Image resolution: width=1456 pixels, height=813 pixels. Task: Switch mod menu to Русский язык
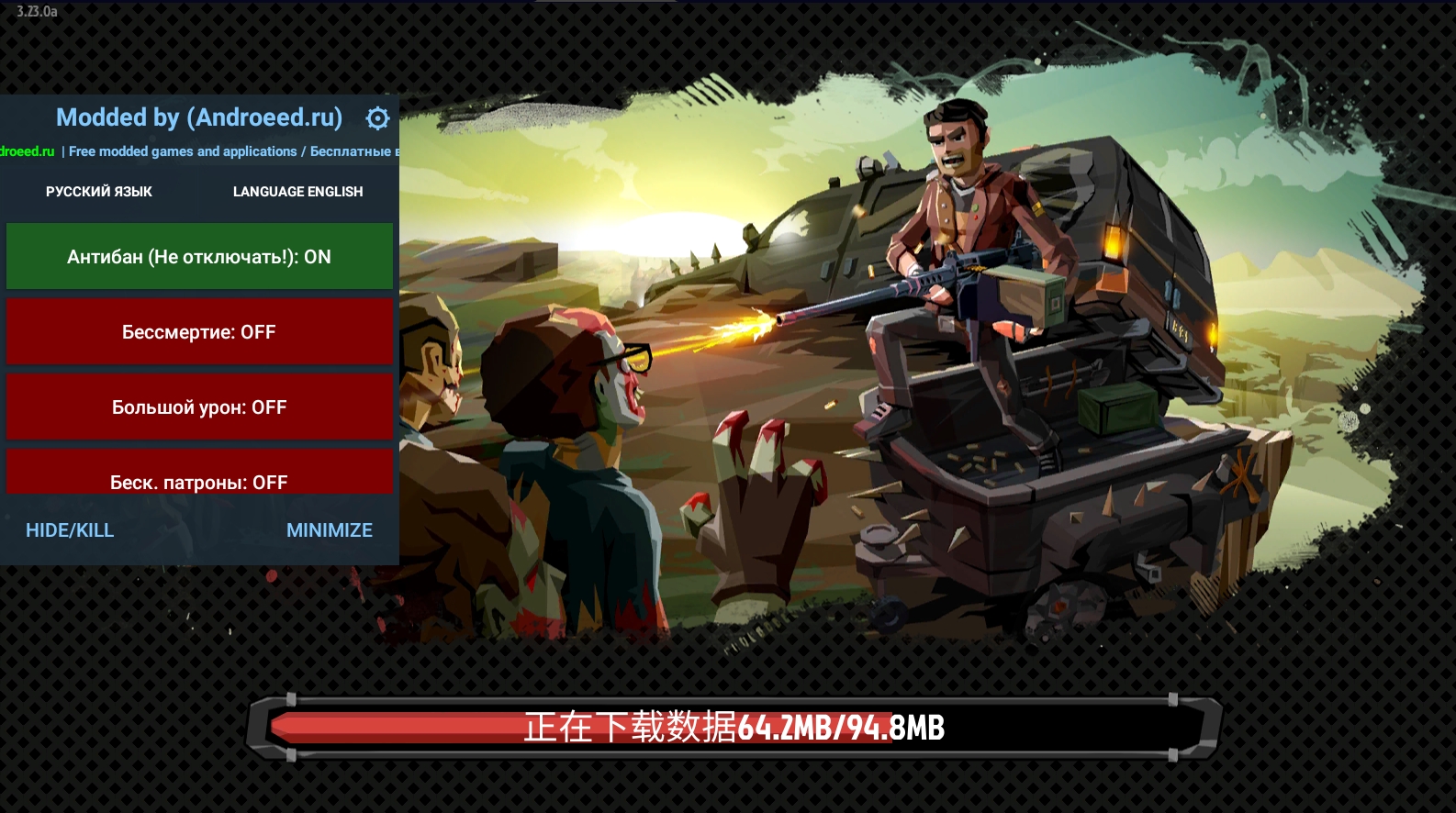(x=99, y=192)
